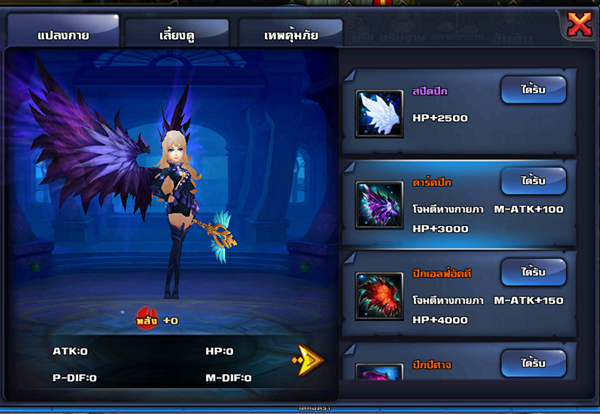Obtain the dark purple wings via ได้รับ
600x414 pixels.
[x=532, y=181]
